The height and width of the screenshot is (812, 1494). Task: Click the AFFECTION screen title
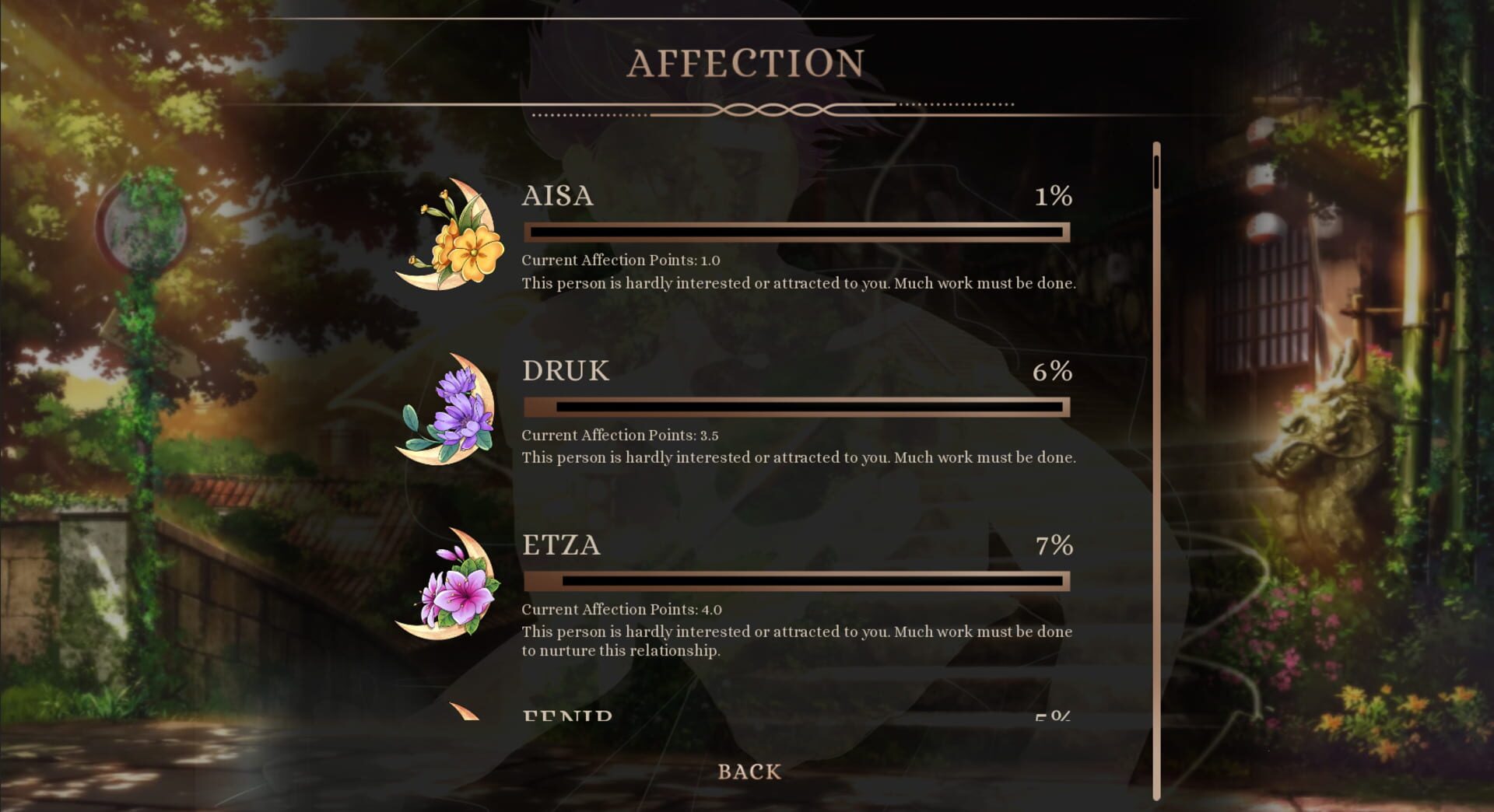pyautogui.click(x=749, y=61)
